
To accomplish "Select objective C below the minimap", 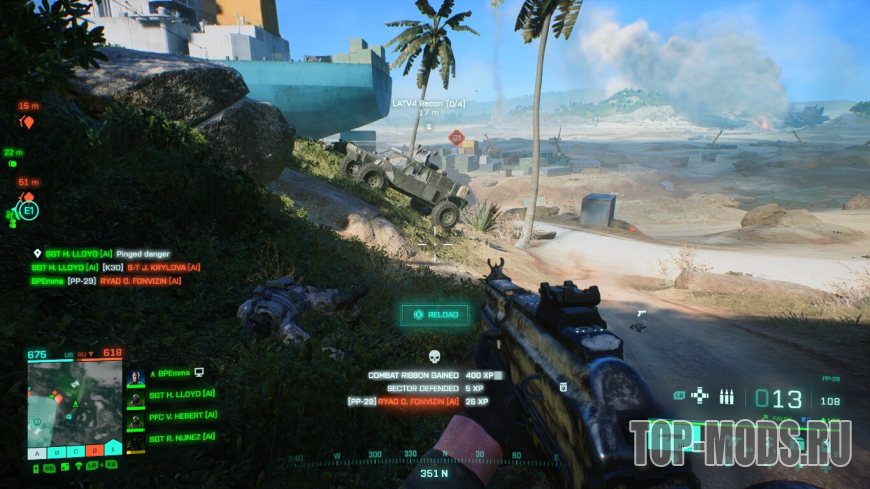I will click(x=76, y=452).
